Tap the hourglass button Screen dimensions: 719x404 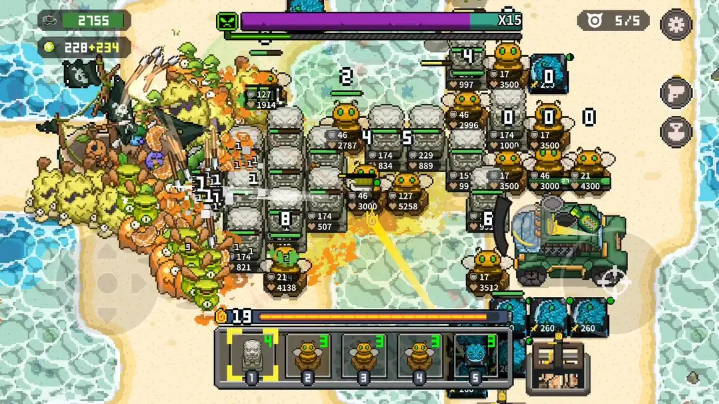pyautogui.click(x=677, y=130)
